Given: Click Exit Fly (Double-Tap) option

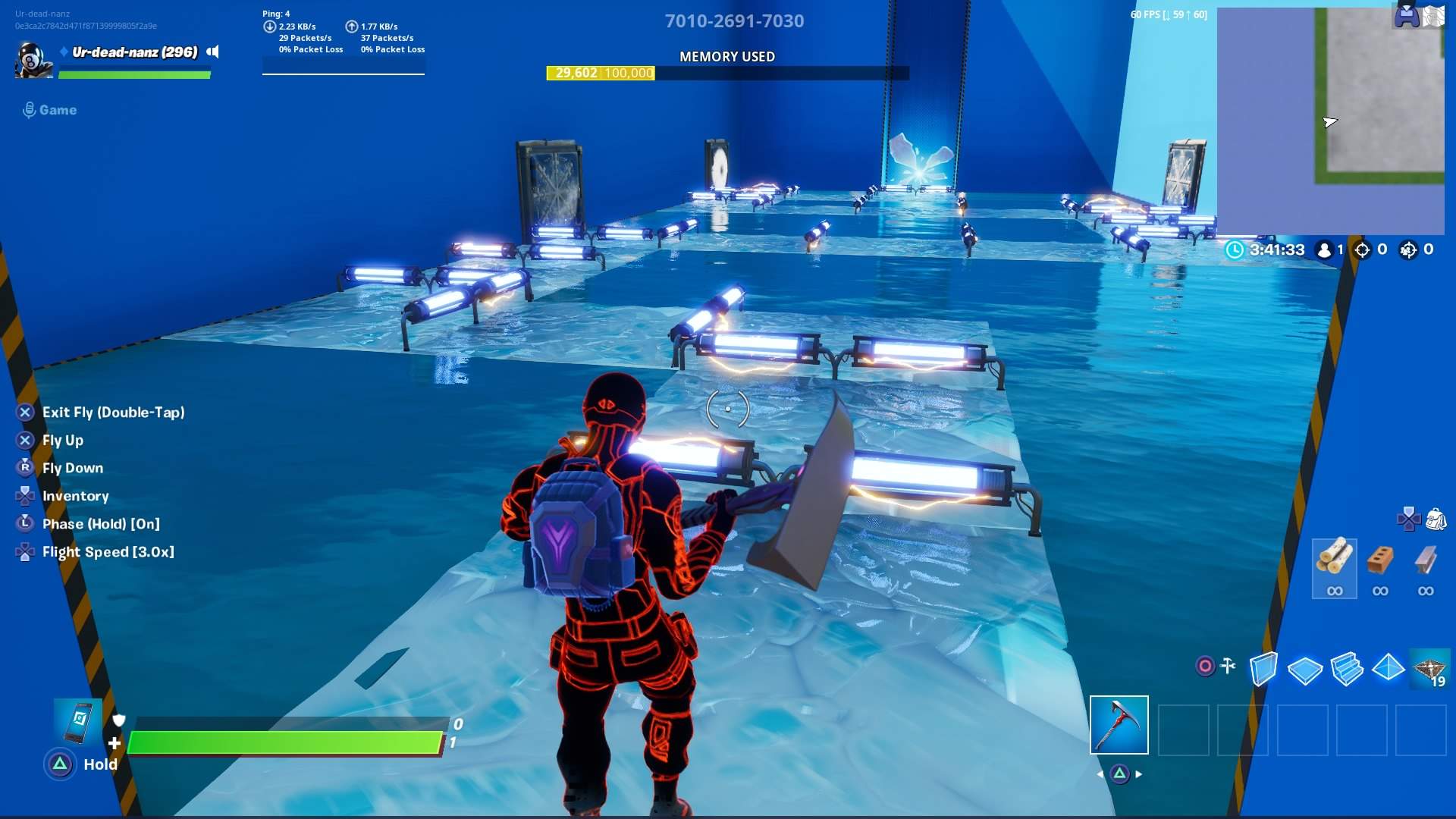Looking at the screenshot, I should (x=114, y=412).
